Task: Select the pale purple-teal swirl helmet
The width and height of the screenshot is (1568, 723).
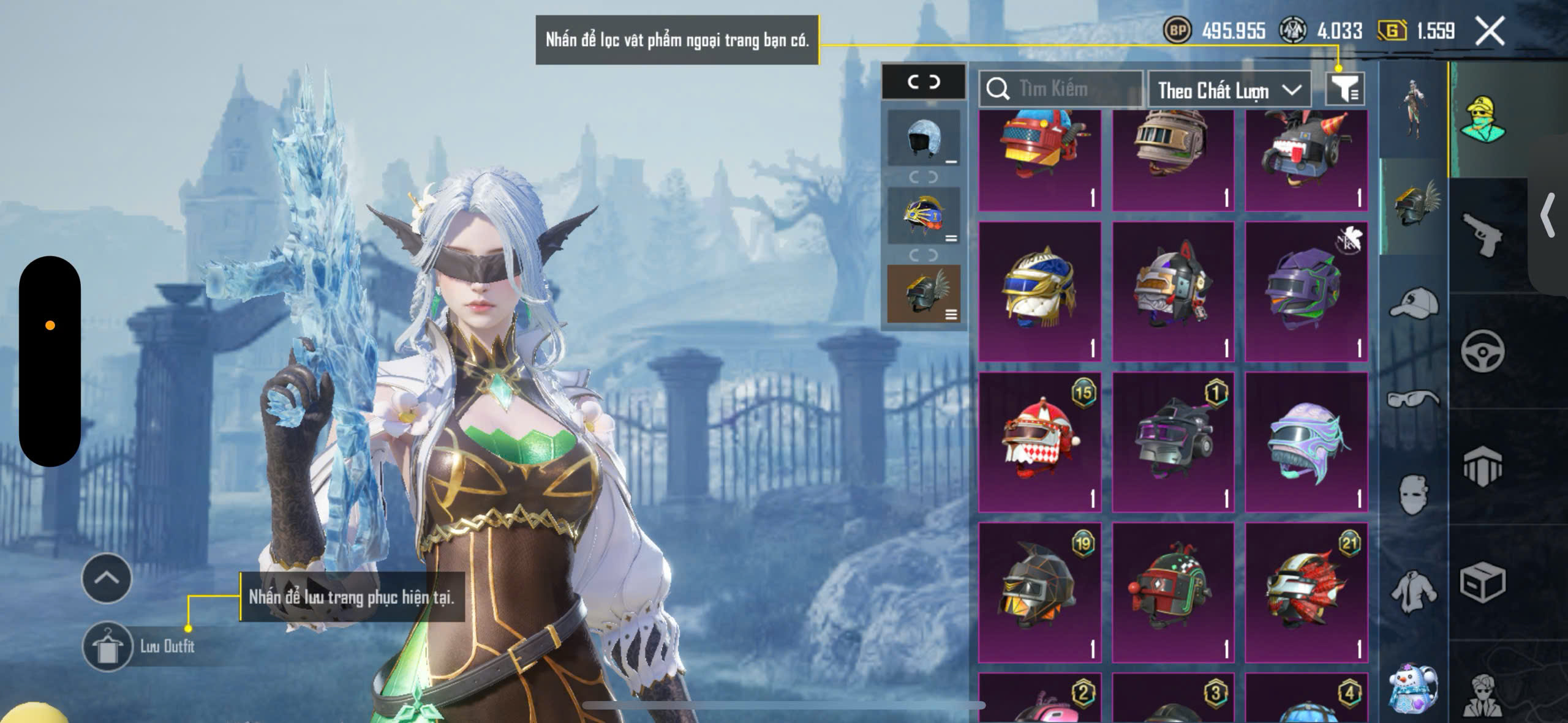Action: point(1306,441)
